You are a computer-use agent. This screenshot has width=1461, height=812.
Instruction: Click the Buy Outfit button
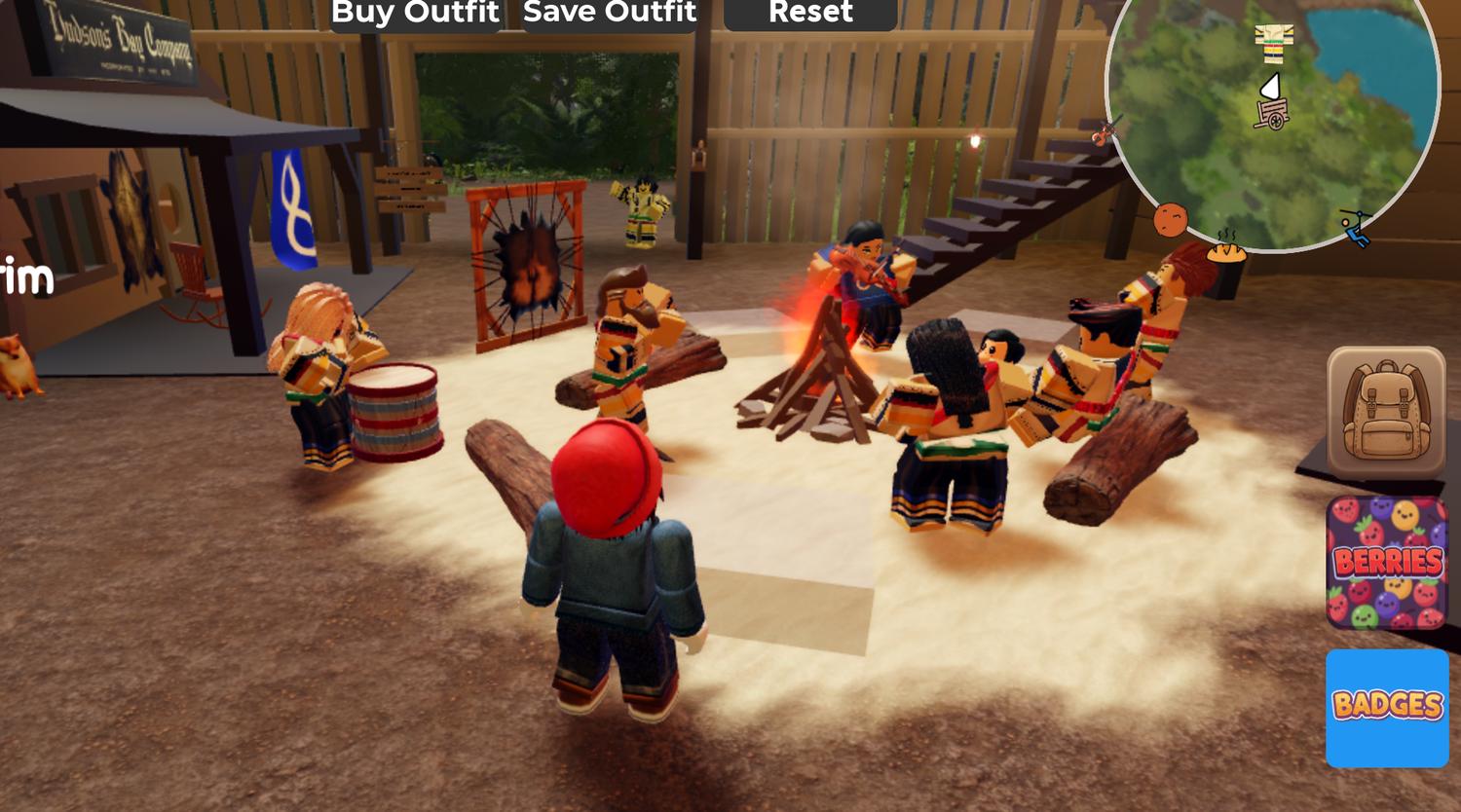pos(416,14)
